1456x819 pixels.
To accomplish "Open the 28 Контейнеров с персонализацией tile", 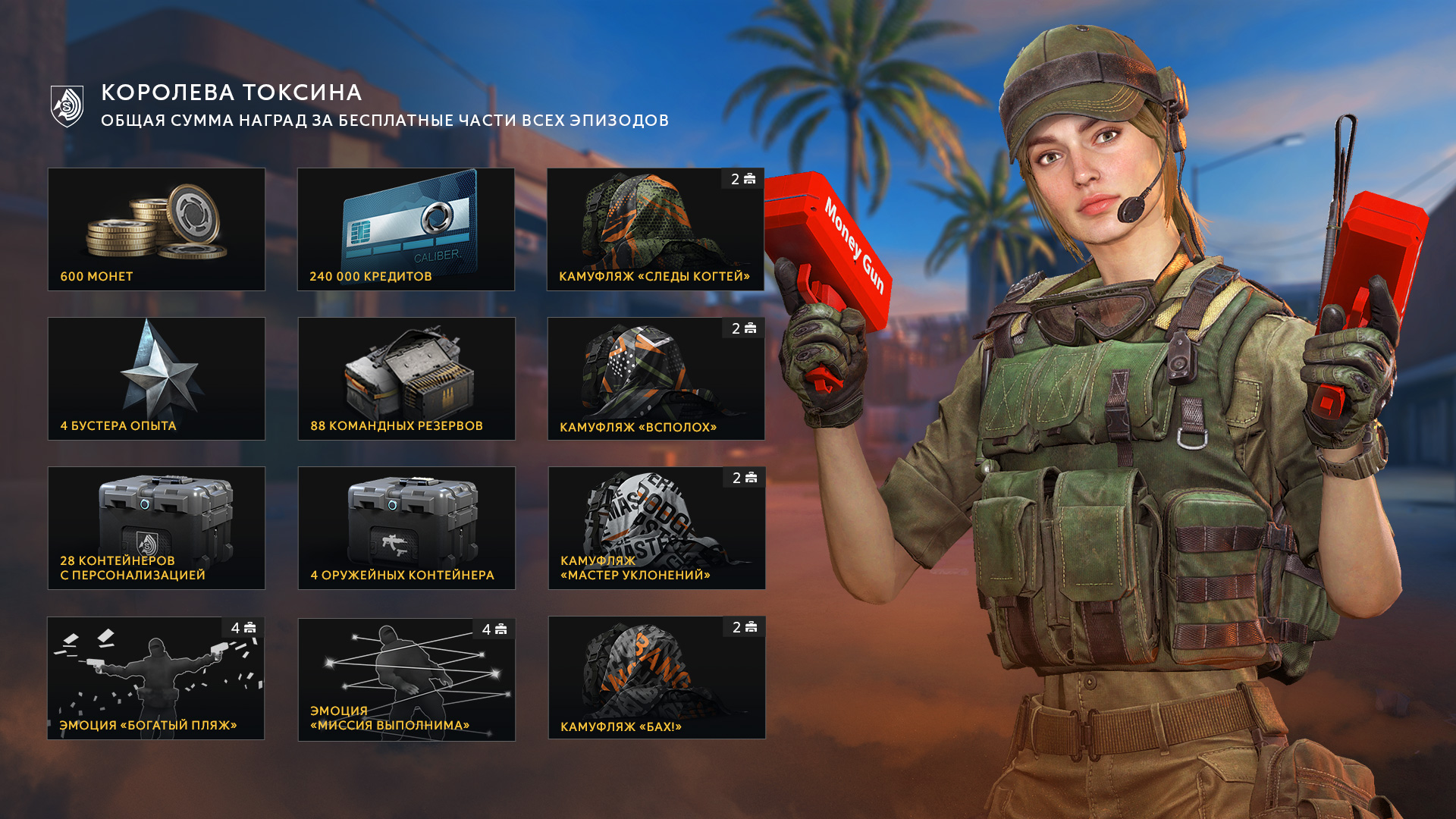I will [156, 528].
